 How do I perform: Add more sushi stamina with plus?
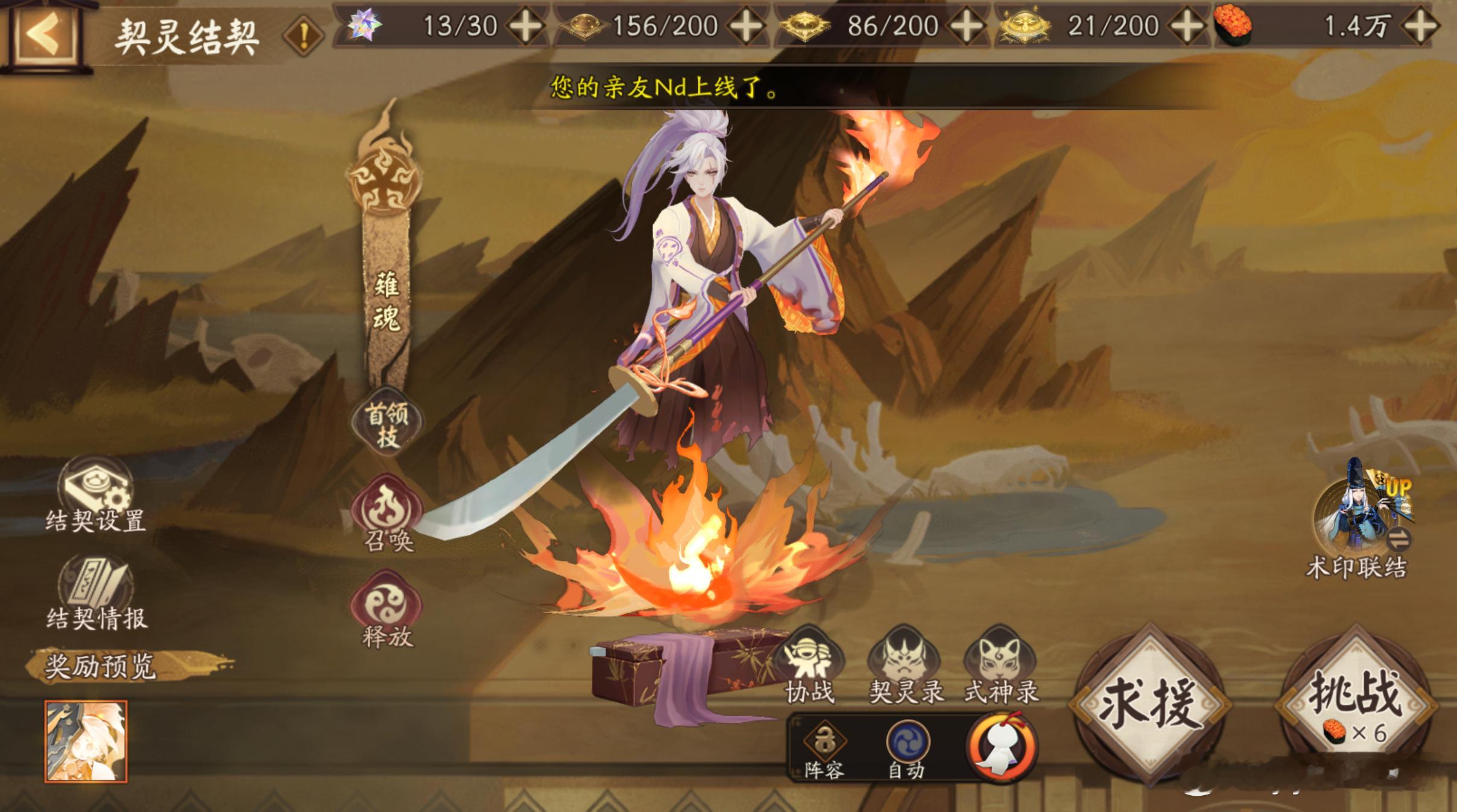(x=1420, y=27)
